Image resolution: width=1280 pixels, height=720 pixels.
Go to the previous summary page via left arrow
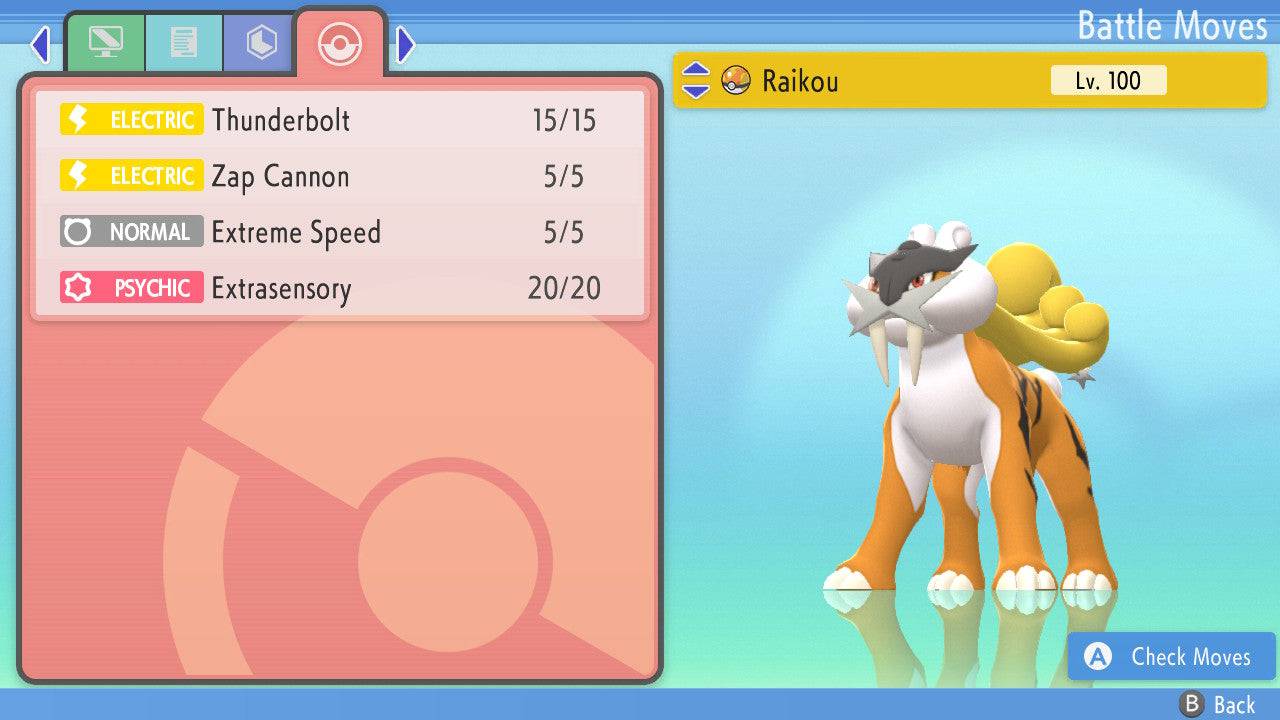39,42
